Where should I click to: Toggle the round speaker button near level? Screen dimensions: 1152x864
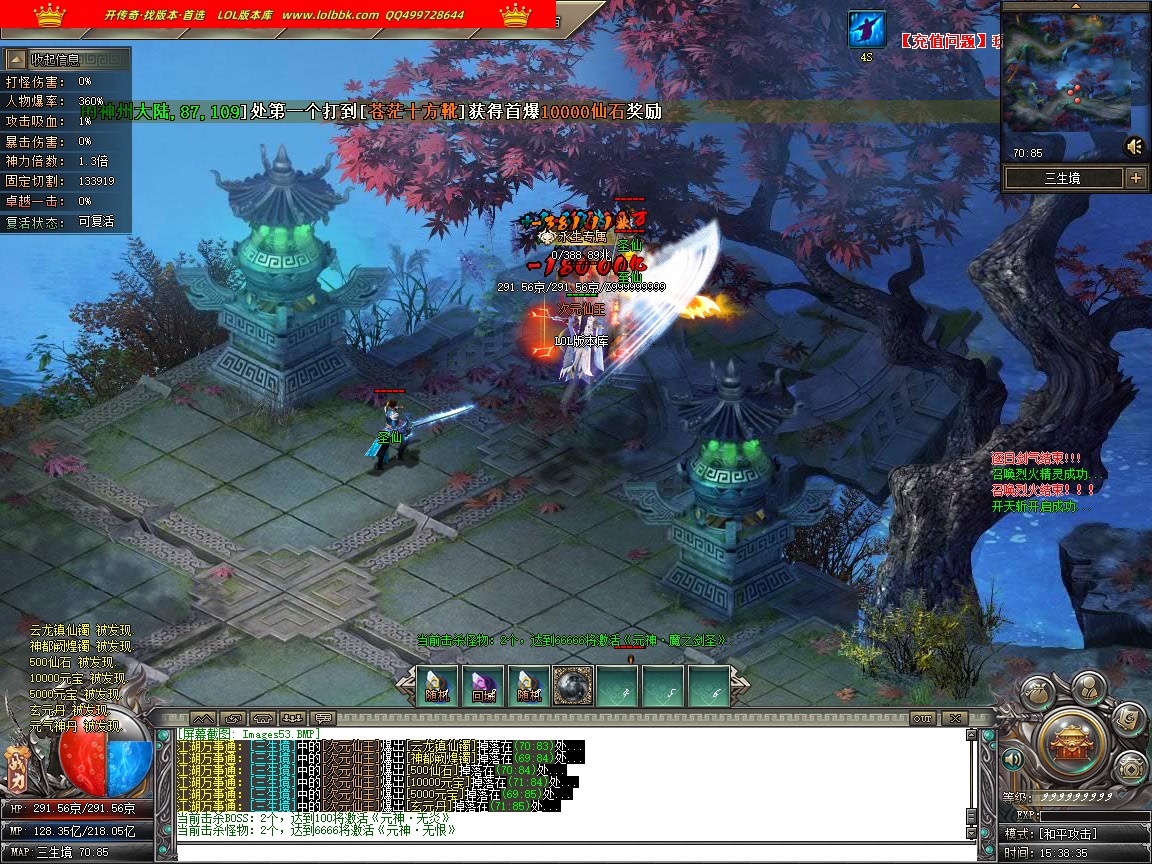(1012, 759)
